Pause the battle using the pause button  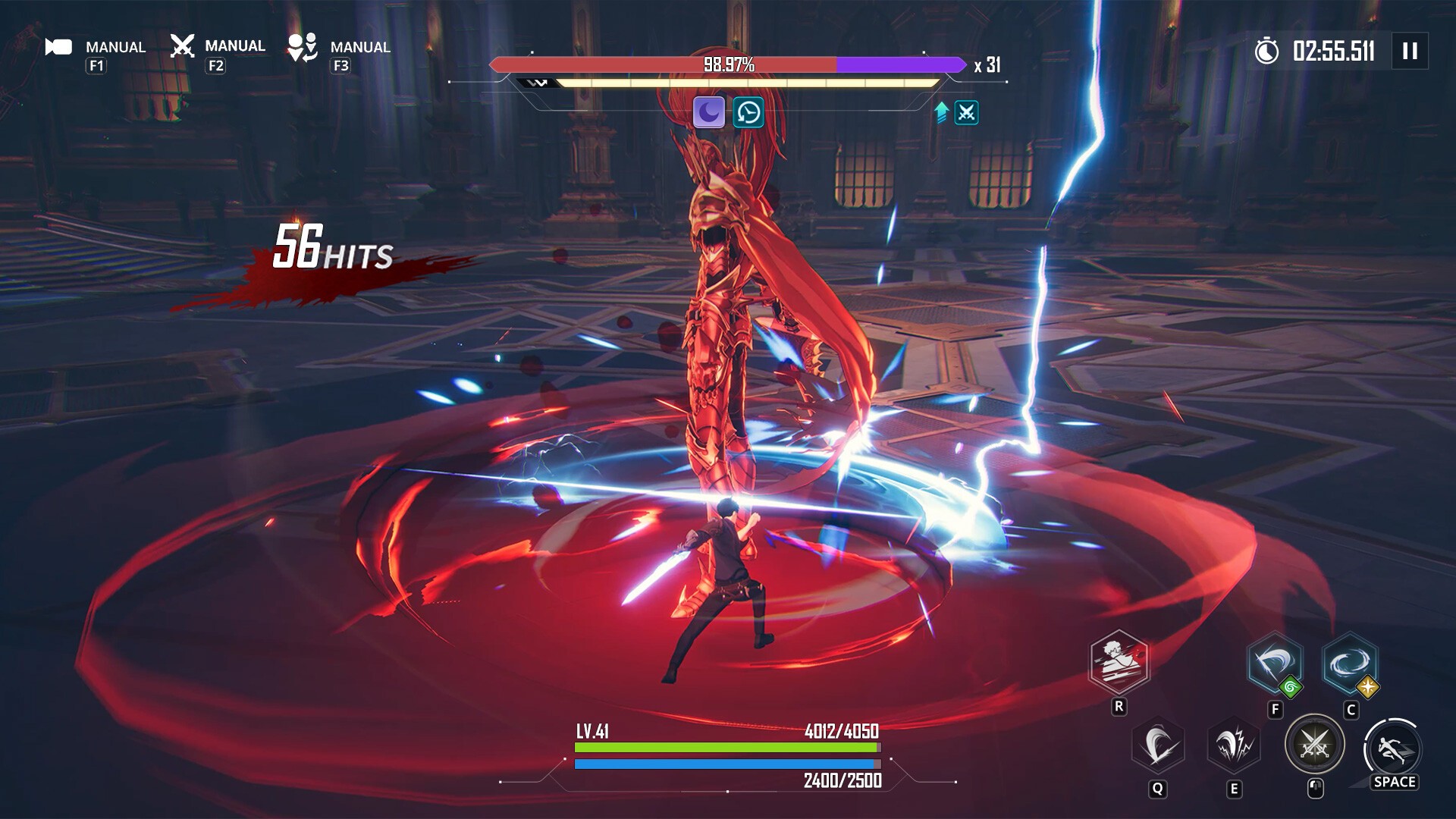(x=1409, y=51)
